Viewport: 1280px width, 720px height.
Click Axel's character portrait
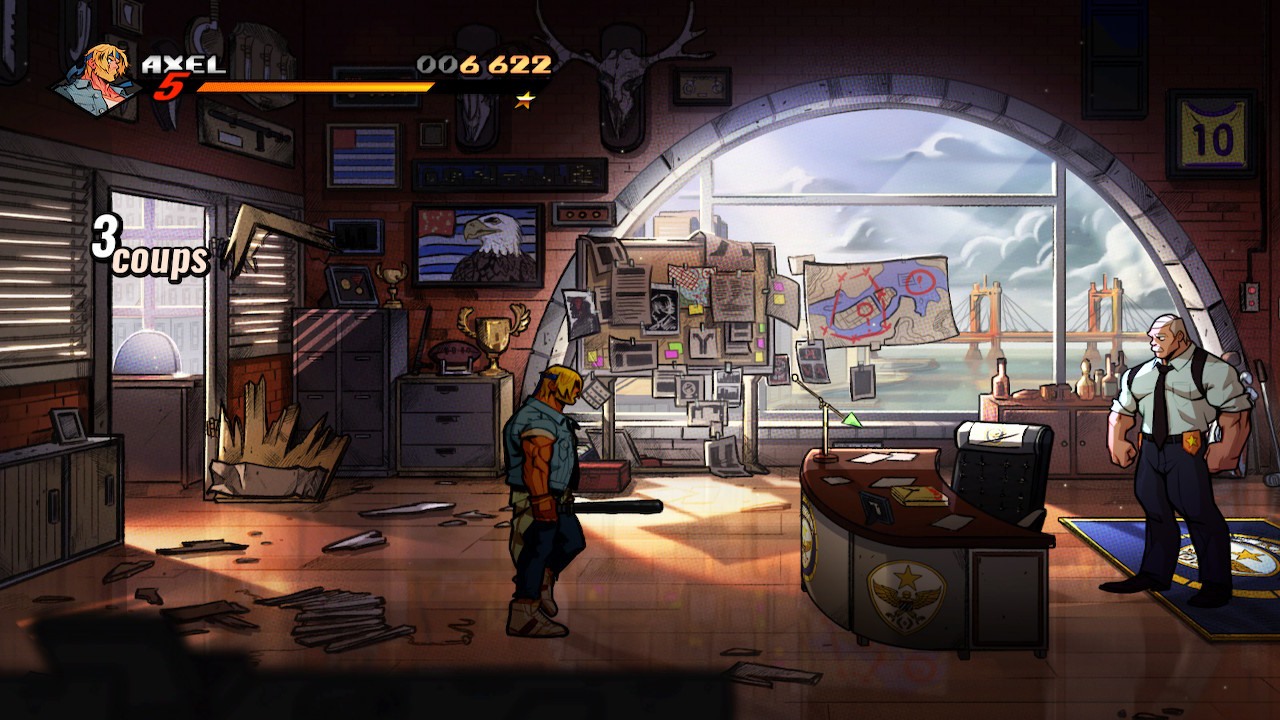[93, 79]
